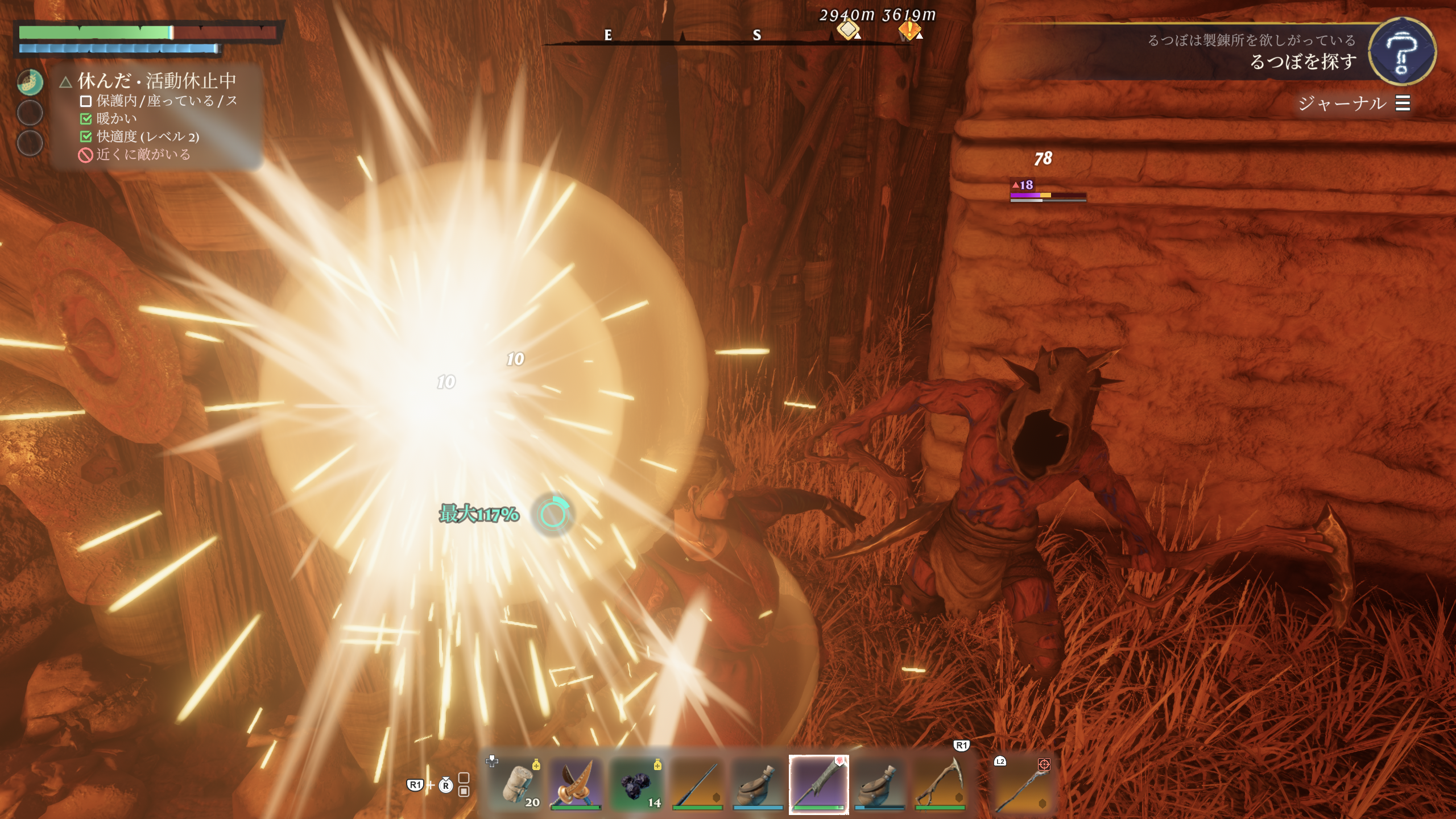The height and width of the screenshot is (819, 1456).
Task: Select the dark berries slot with 14
Action: tap(637, 784)
